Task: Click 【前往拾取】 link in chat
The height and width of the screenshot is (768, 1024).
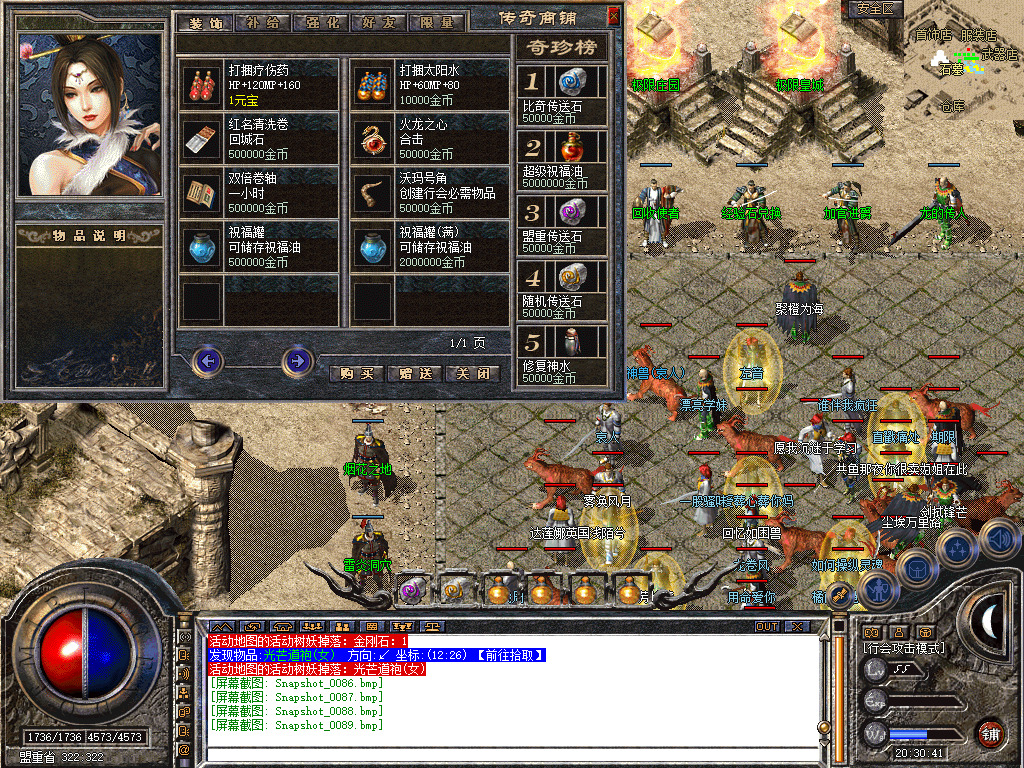Action: click(509, 655)
